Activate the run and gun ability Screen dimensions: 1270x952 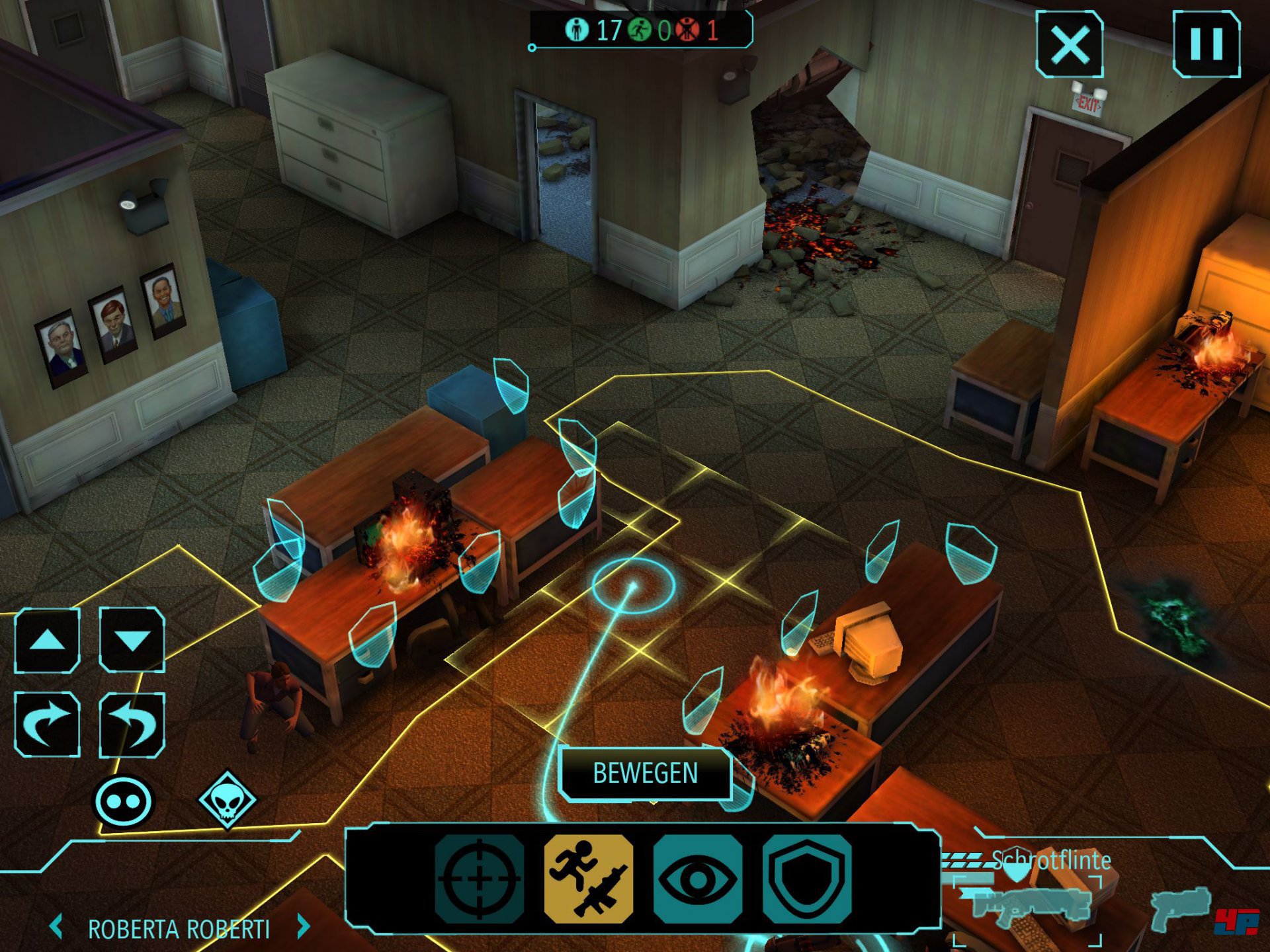point(588,879)
